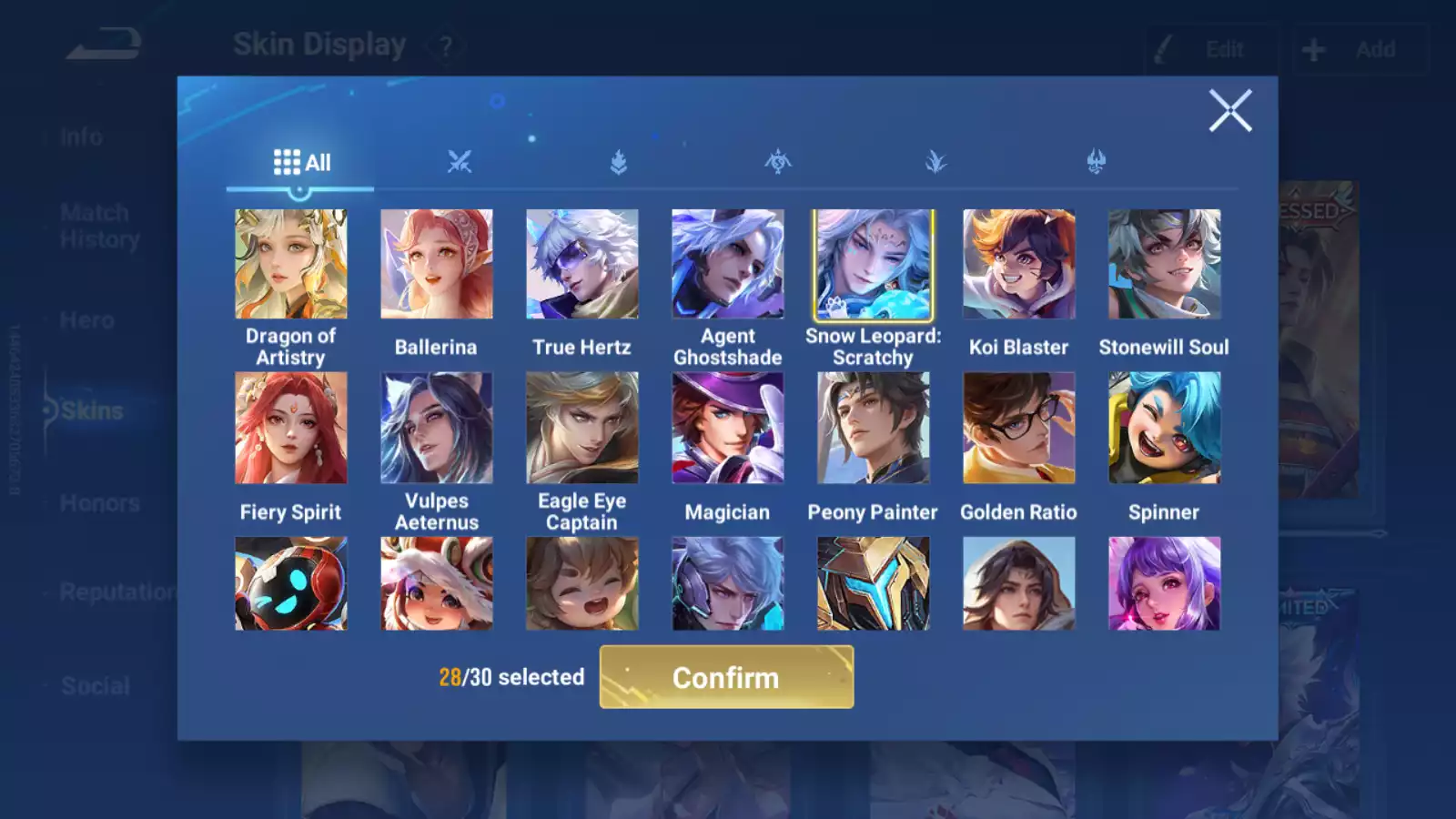Select the horned-mask role filter icon

coord(1097,161)
